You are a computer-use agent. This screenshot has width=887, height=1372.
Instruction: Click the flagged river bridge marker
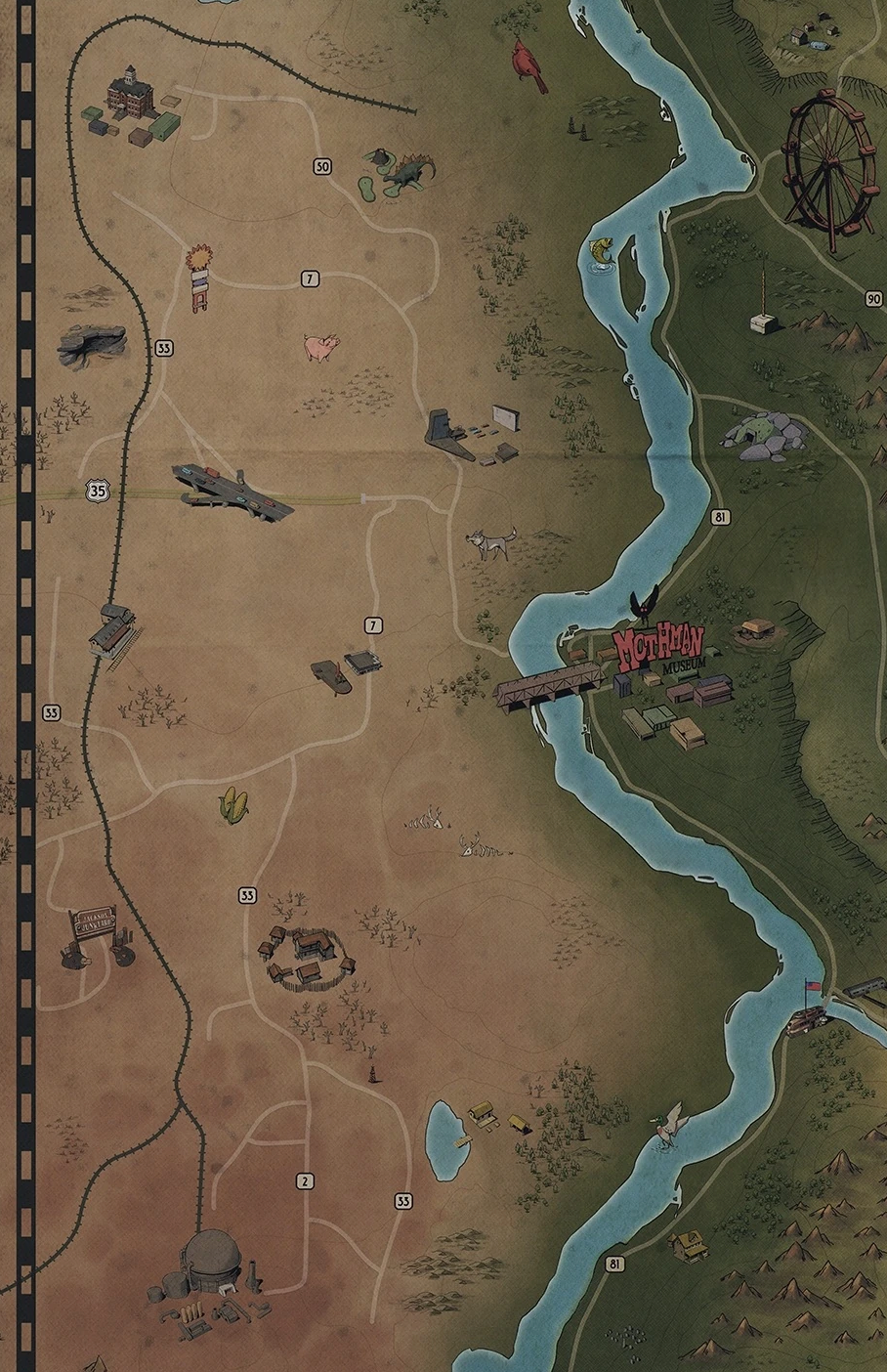[x=809, y=1016]
